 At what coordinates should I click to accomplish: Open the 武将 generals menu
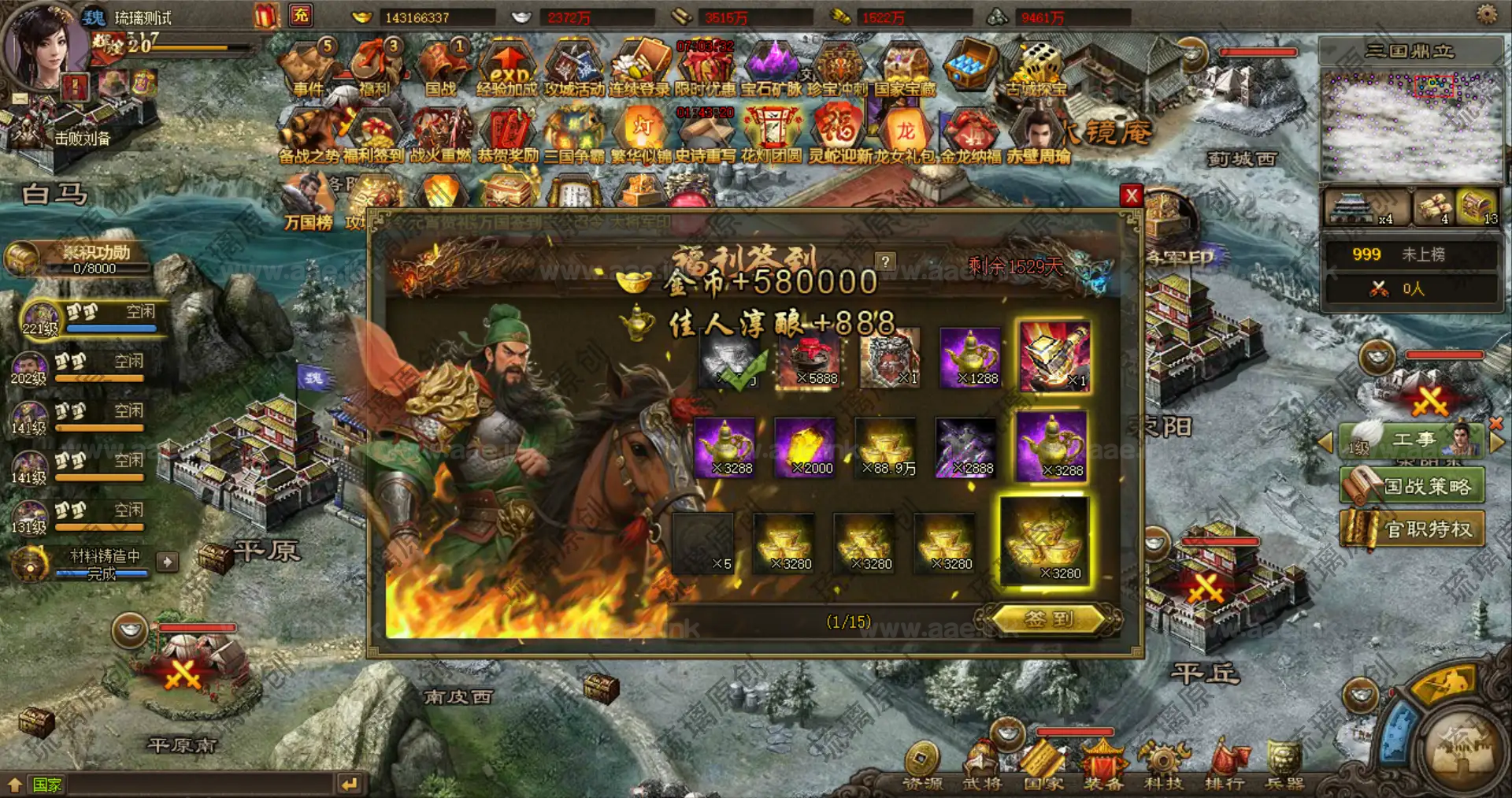coord(982,767)
